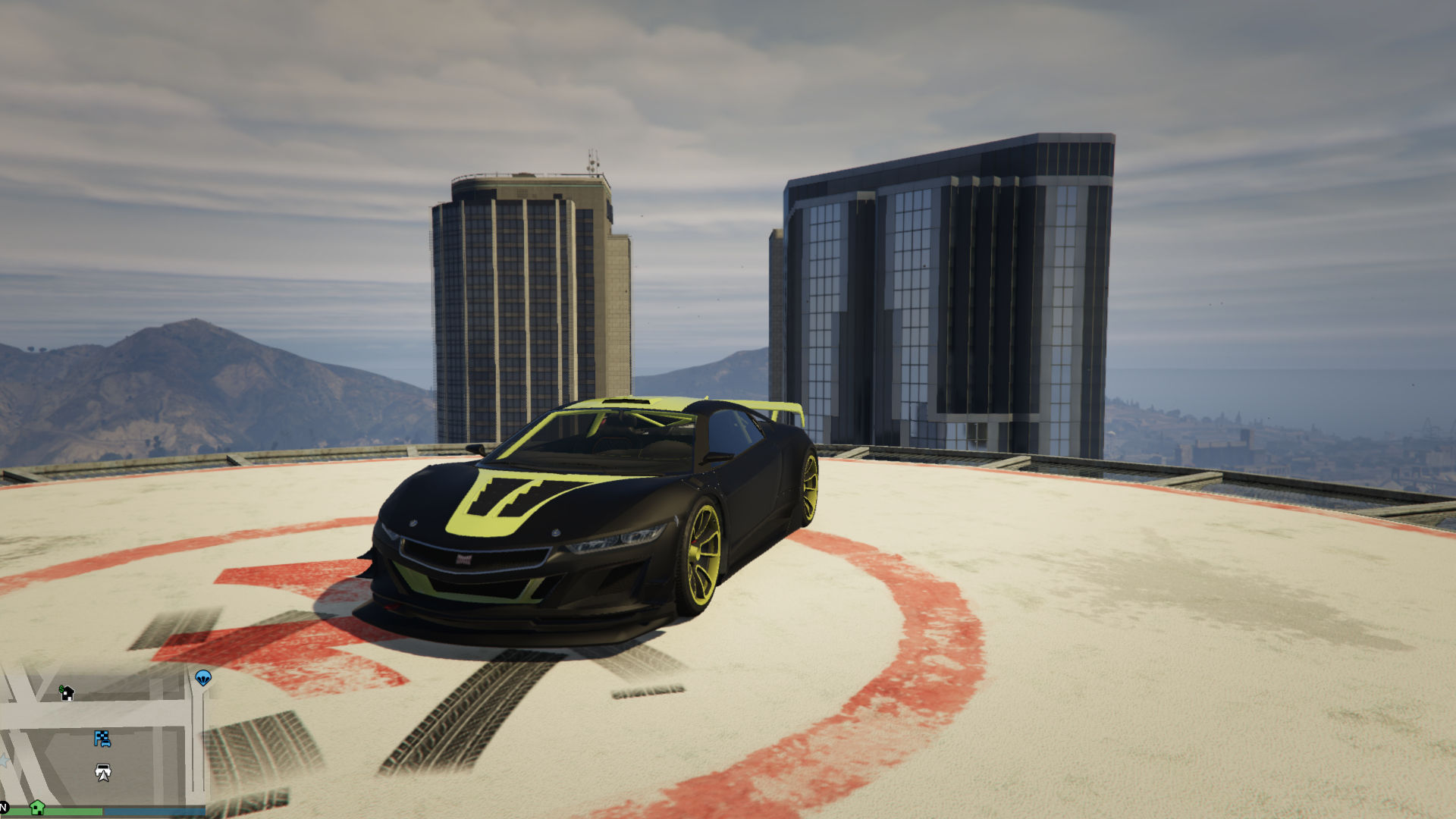Select the property-for-sale house marker

coord(67,692)
